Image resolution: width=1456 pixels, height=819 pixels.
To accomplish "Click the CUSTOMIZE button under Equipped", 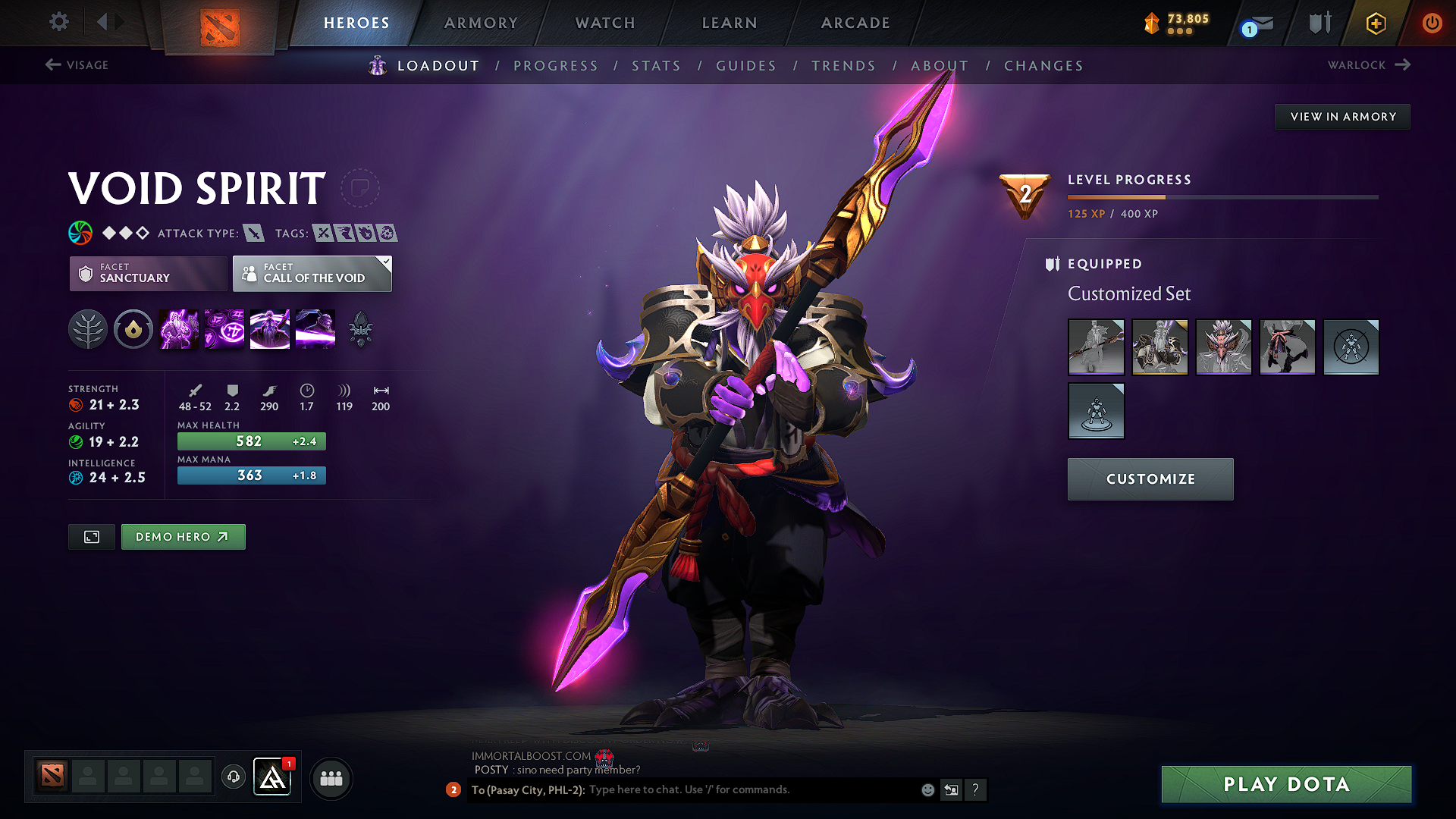I will [1150, 479].
